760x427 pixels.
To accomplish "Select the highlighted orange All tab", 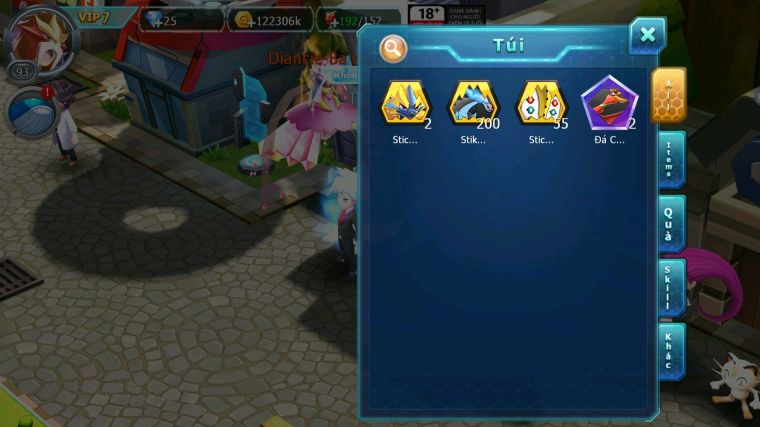I will point(668,94).
